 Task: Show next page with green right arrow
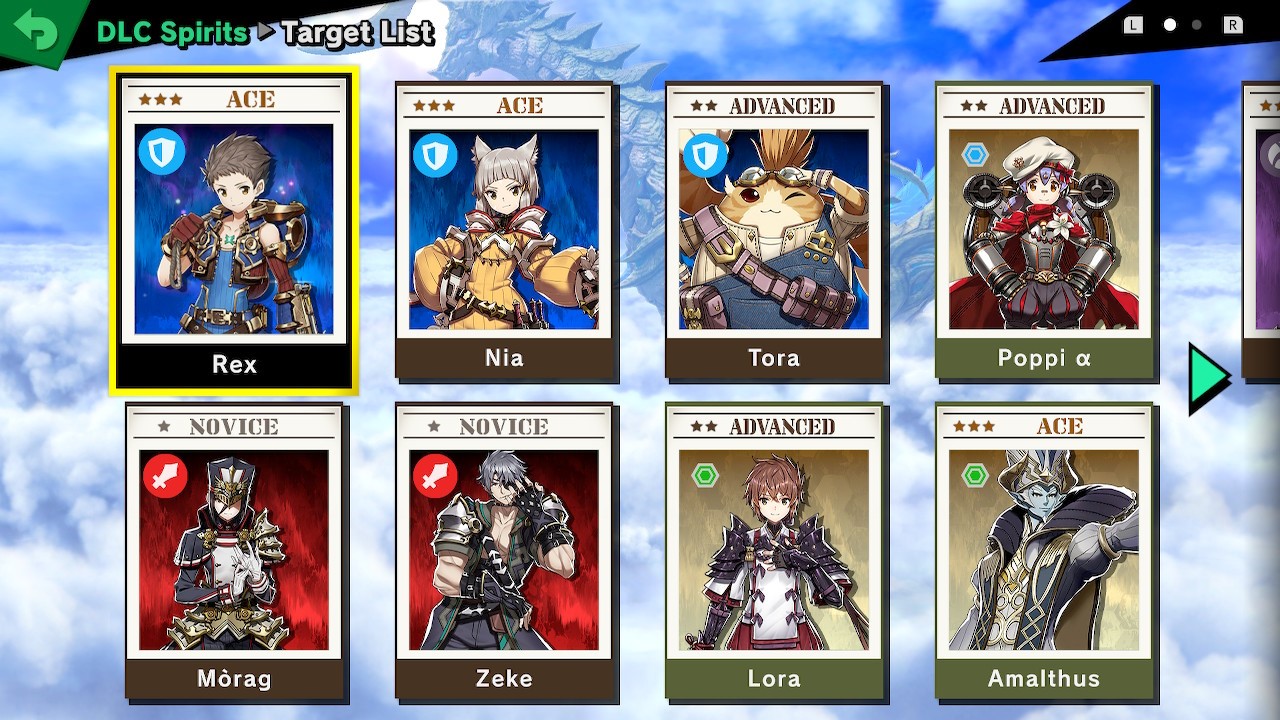tap(1208, 378)
